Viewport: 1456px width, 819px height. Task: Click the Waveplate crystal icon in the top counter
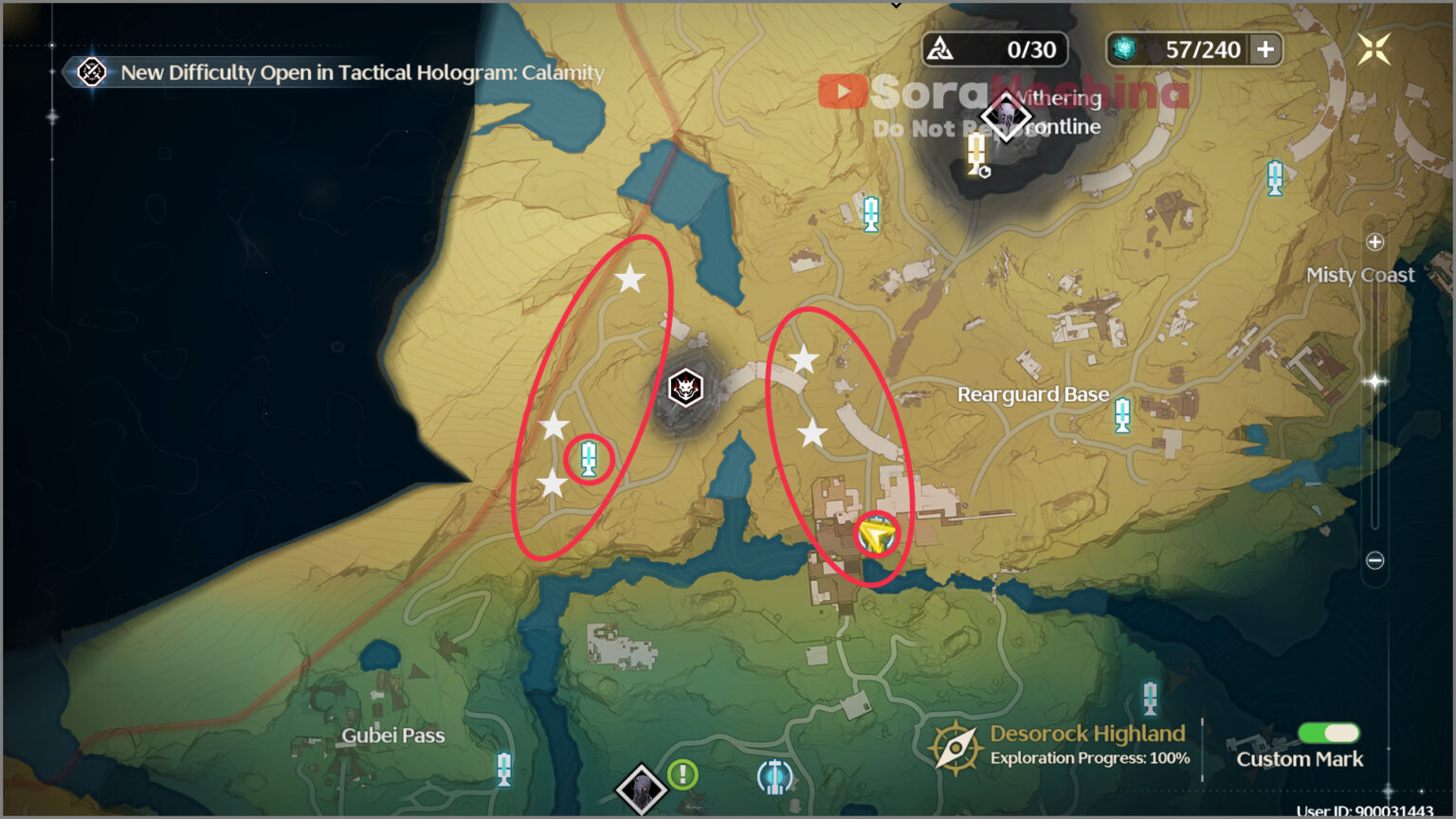point(1123,49)
